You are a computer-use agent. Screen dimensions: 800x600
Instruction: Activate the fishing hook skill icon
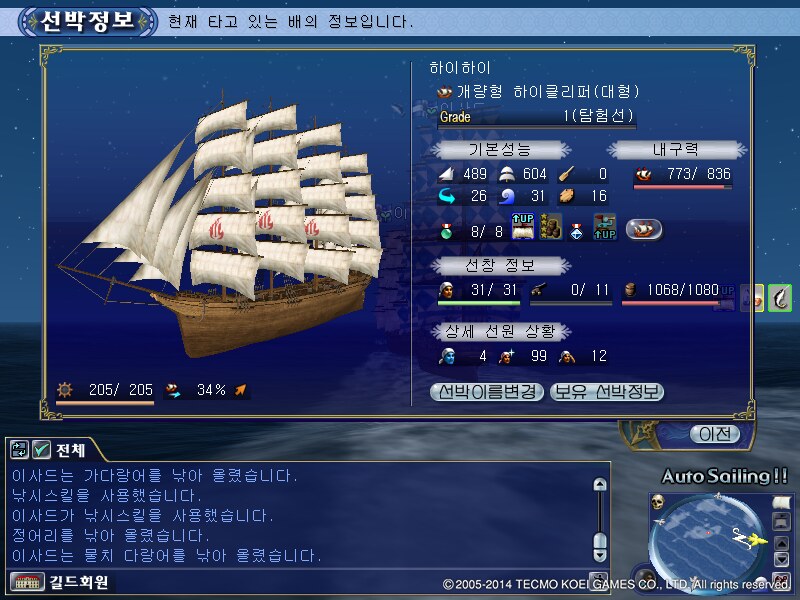coord(780,297)
